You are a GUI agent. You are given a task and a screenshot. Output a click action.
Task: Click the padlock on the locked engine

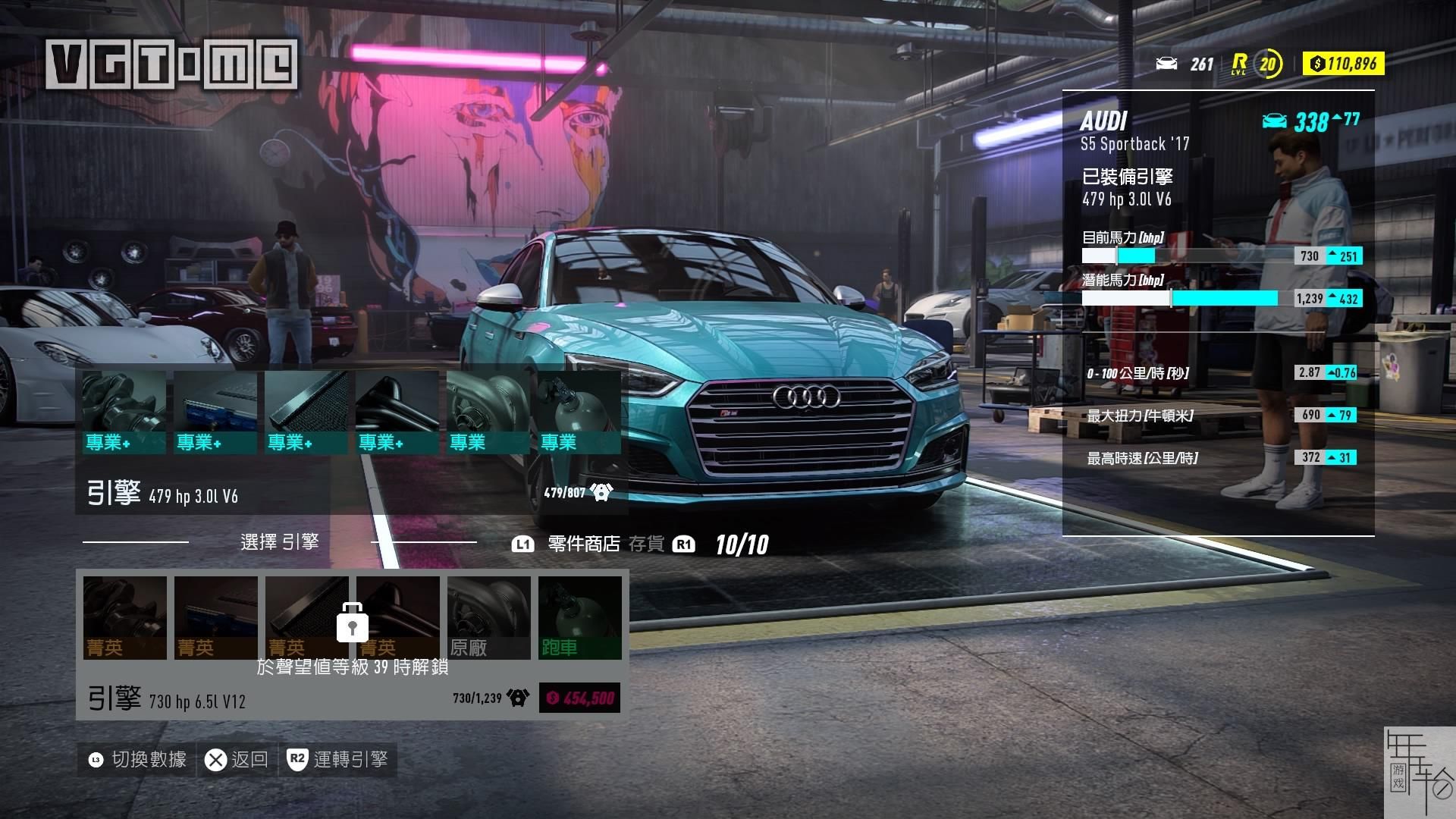coord(353,623)
